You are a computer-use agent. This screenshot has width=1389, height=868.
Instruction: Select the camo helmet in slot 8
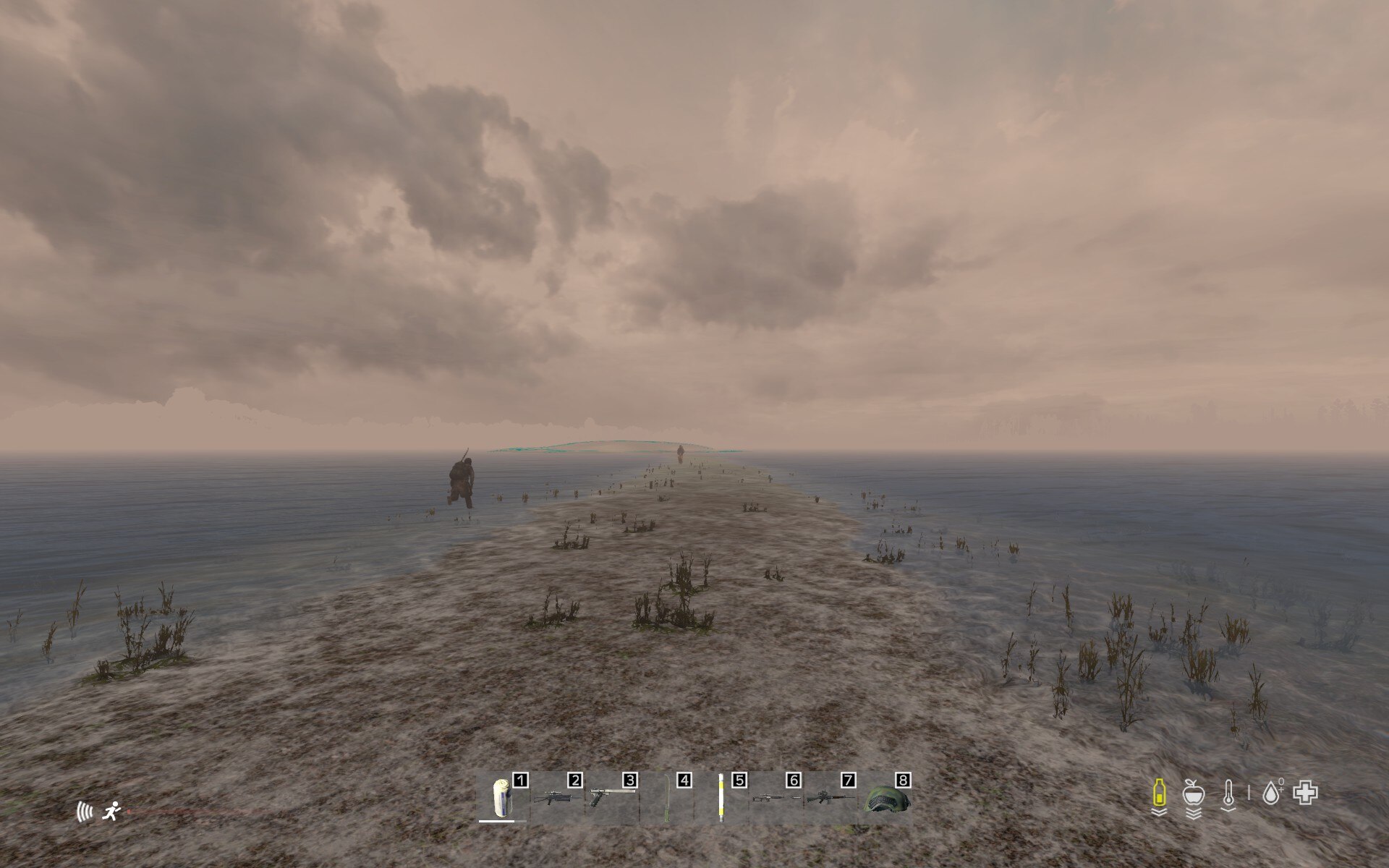885,799
